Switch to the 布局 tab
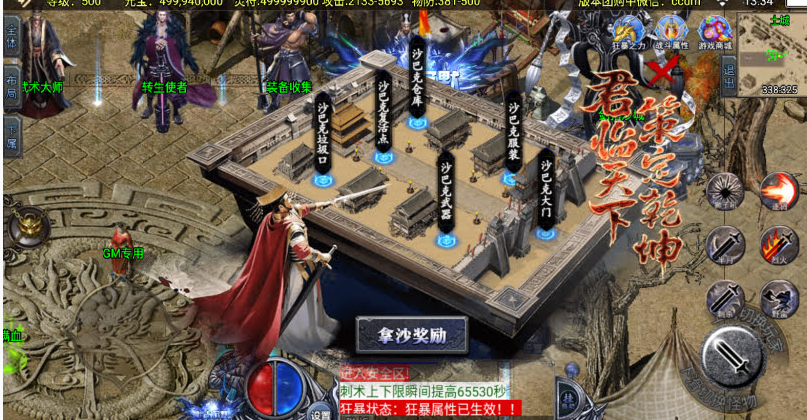Image resolution: width=807 pixels, height=420 pixels. tap(11, 86)
